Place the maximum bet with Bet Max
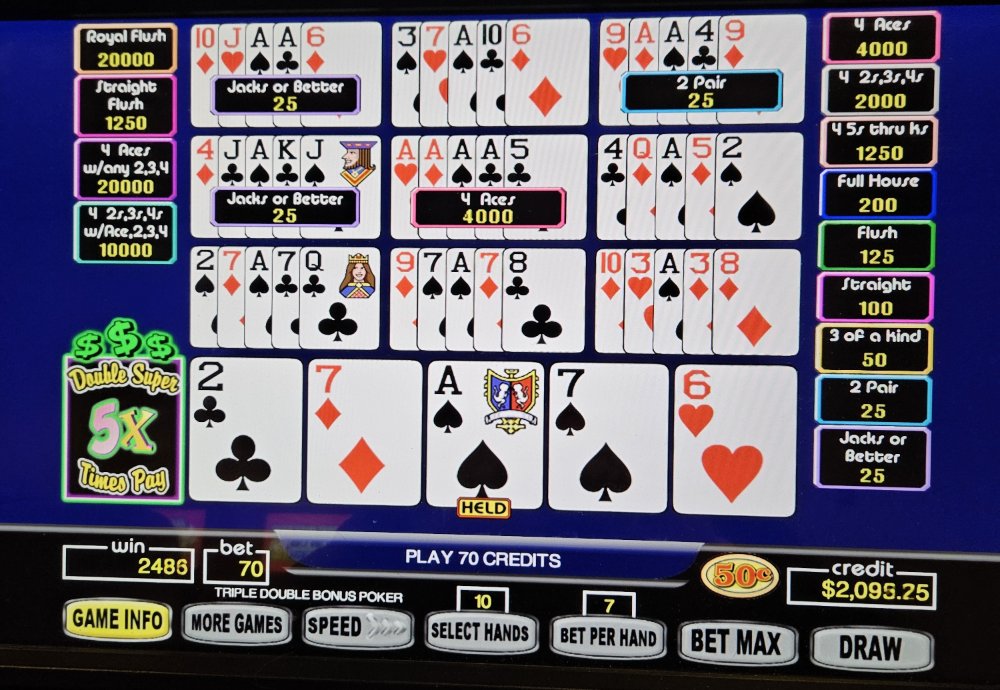1000x690 pixels. click(737, 642)
